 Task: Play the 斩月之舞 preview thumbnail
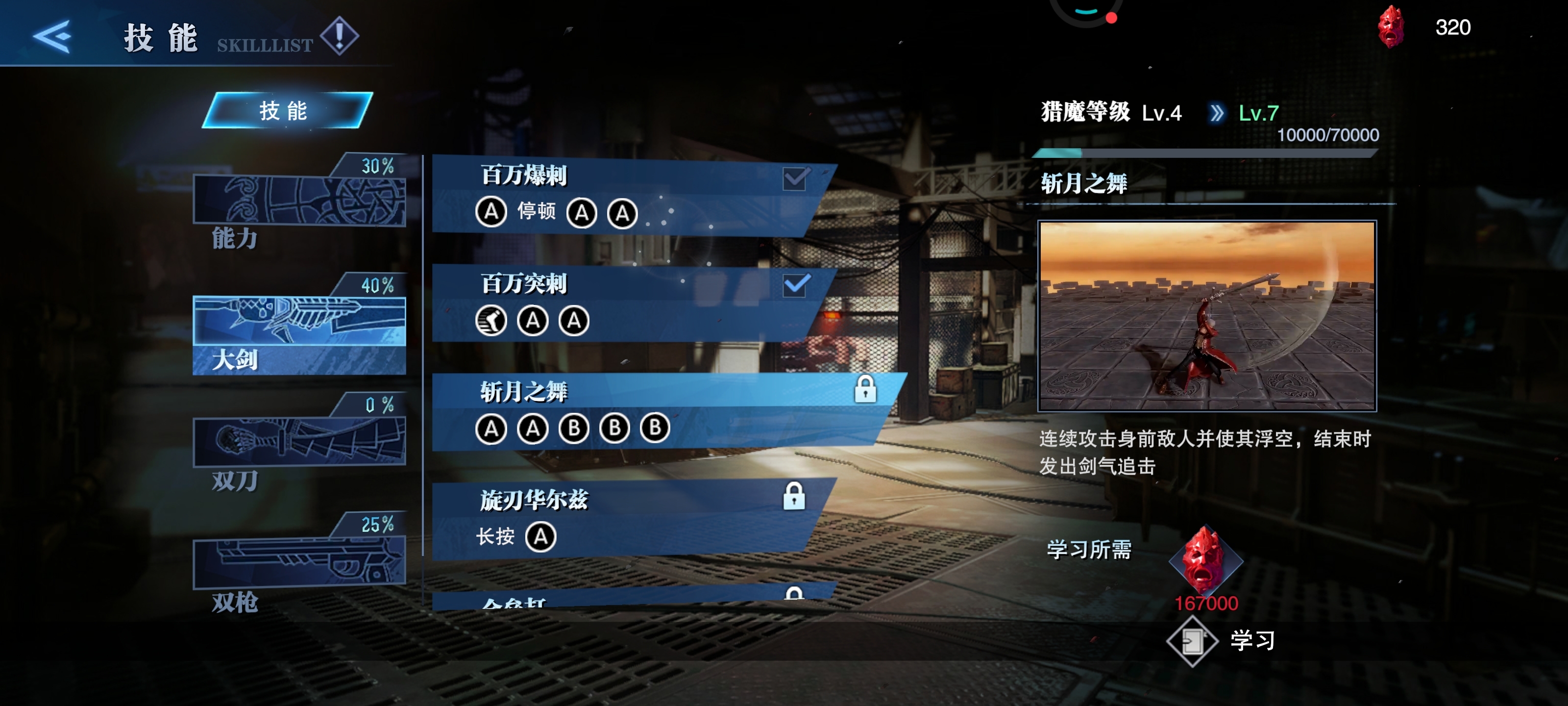click(x=1206, y=316)
